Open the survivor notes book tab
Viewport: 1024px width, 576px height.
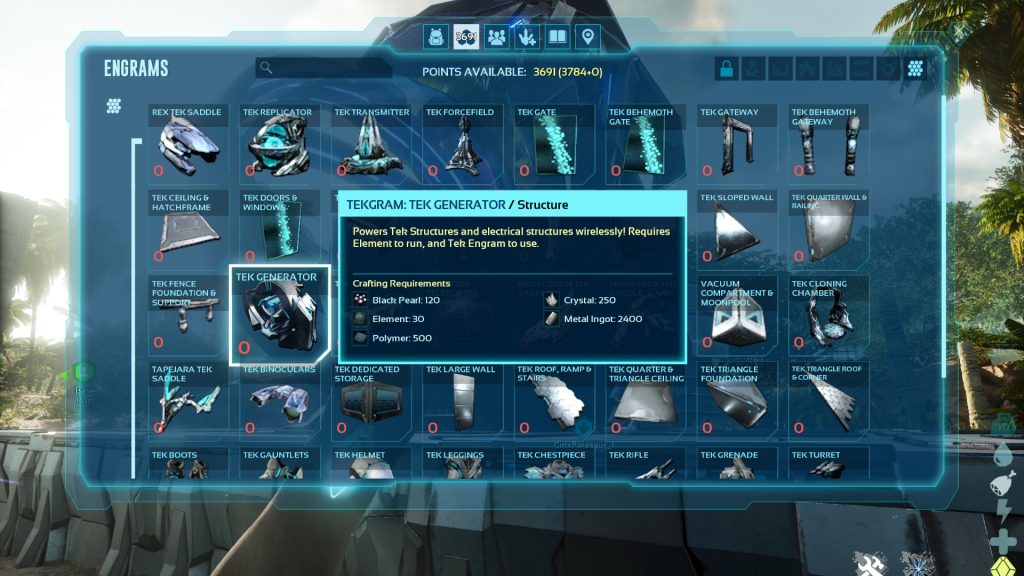pos(557,38)
